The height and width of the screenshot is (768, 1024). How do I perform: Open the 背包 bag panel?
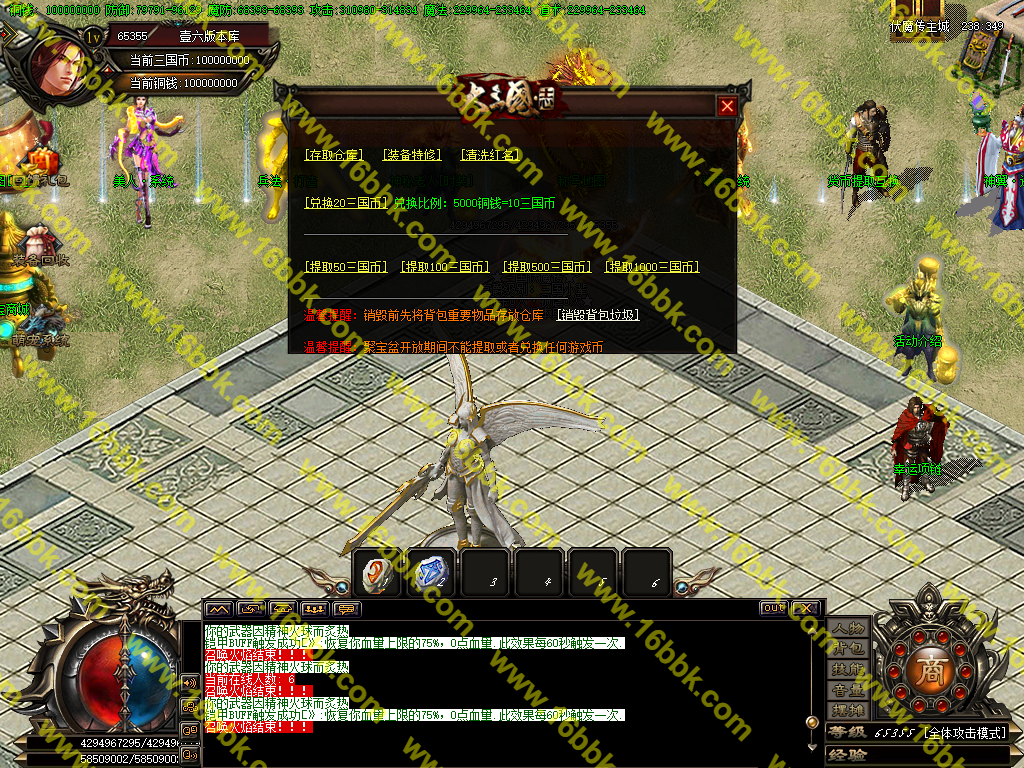[x=848, y=649]
